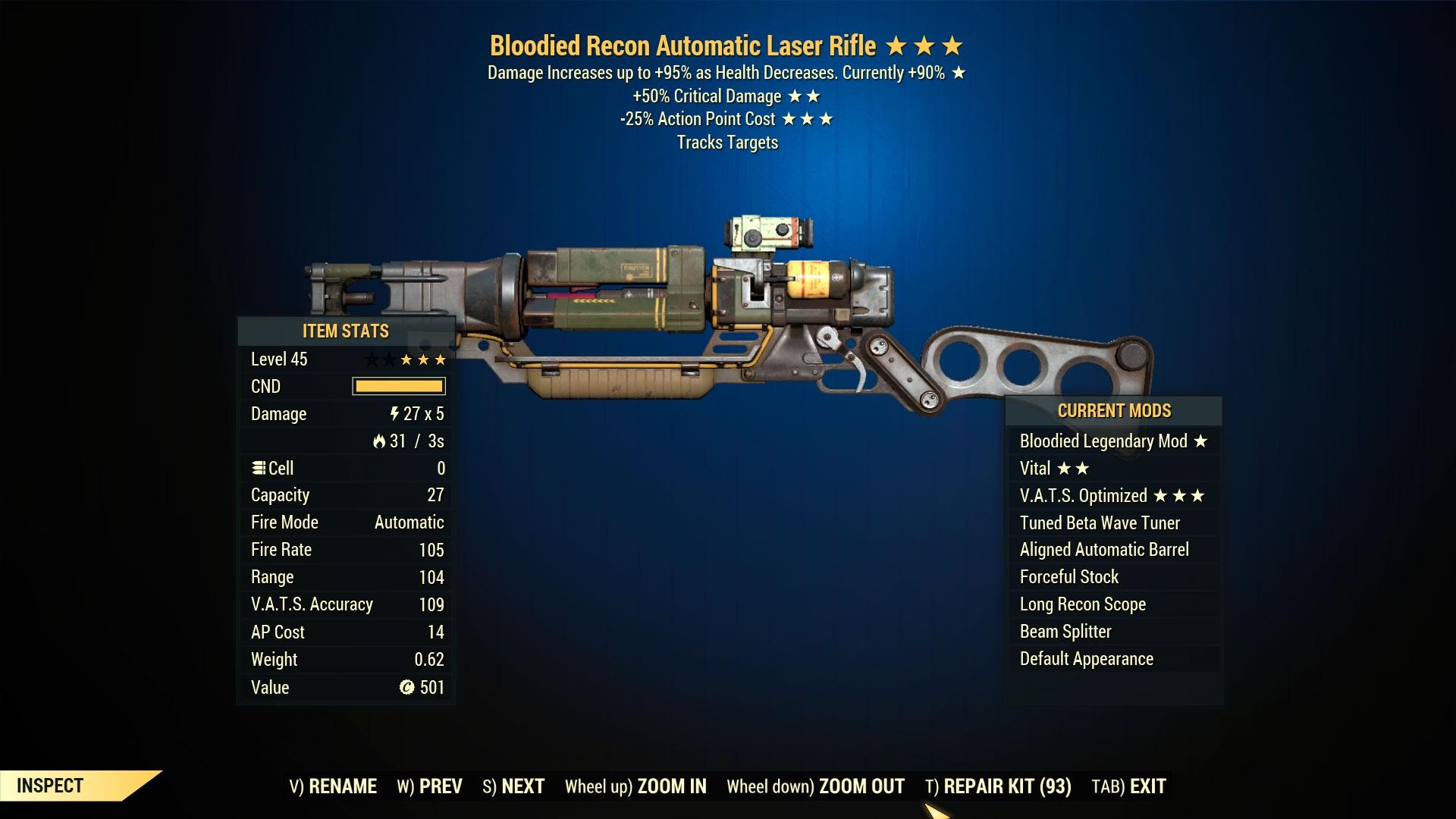Show the next item
This screenshot has width=1456, height=819.
coord(513,786)
